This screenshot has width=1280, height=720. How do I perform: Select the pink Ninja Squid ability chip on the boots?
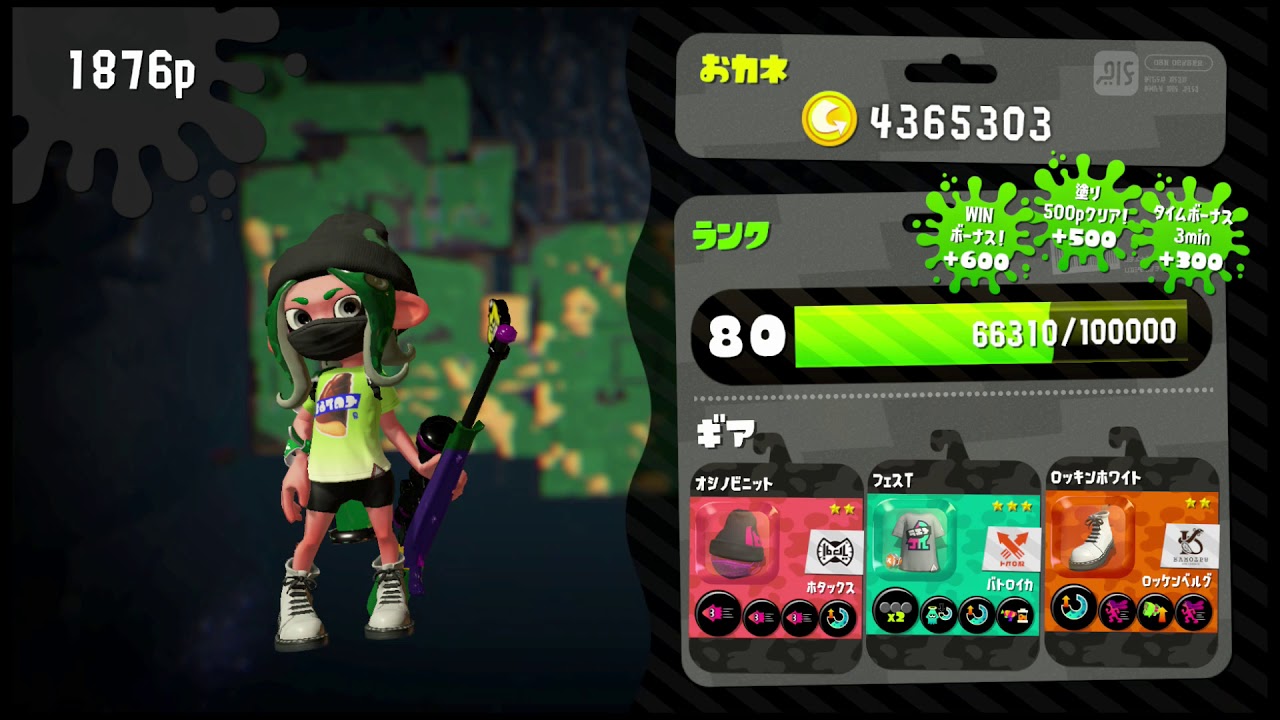click(1116, 612)
